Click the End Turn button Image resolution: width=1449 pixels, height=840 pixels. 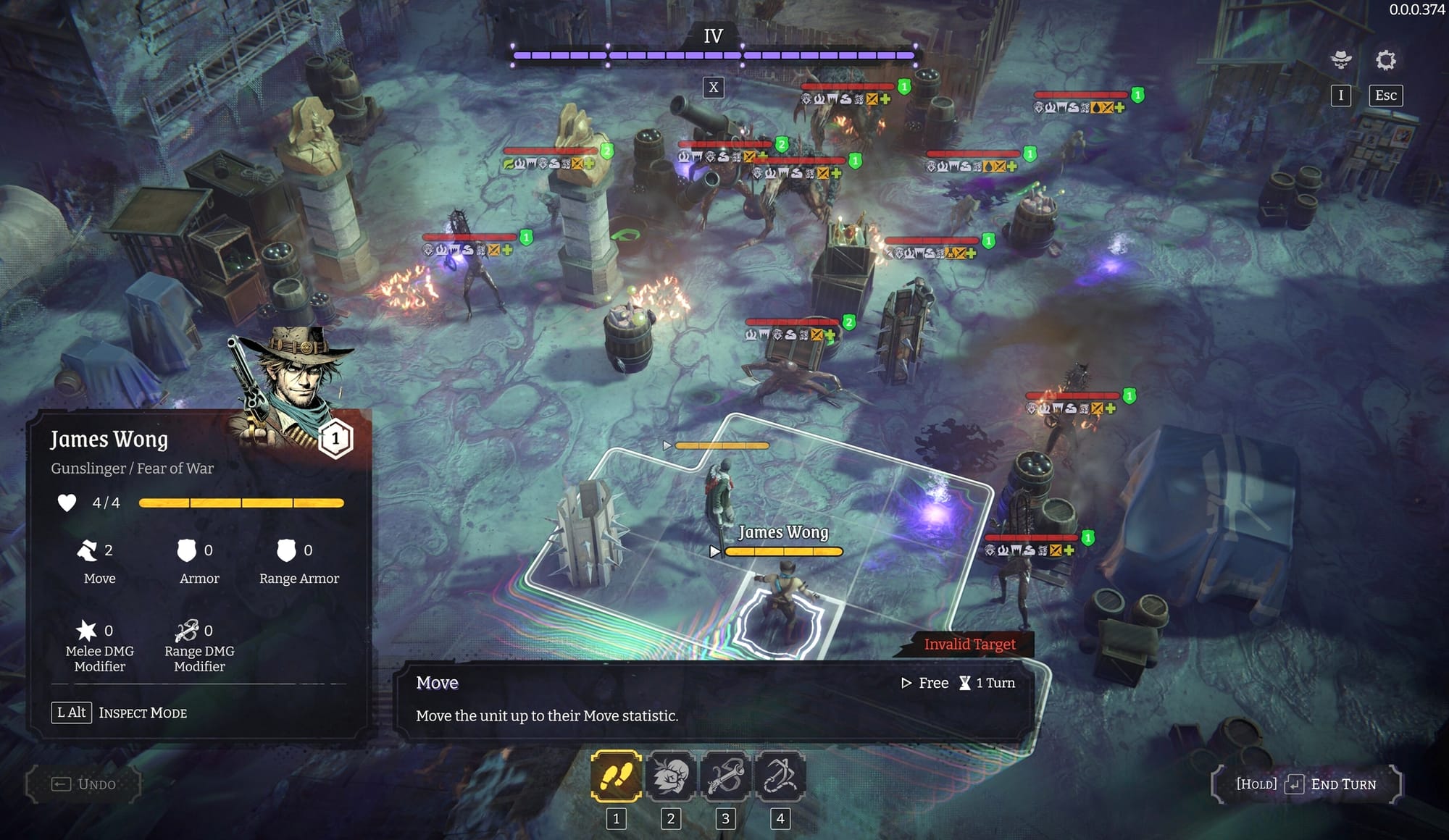[x=1306, y=784]
